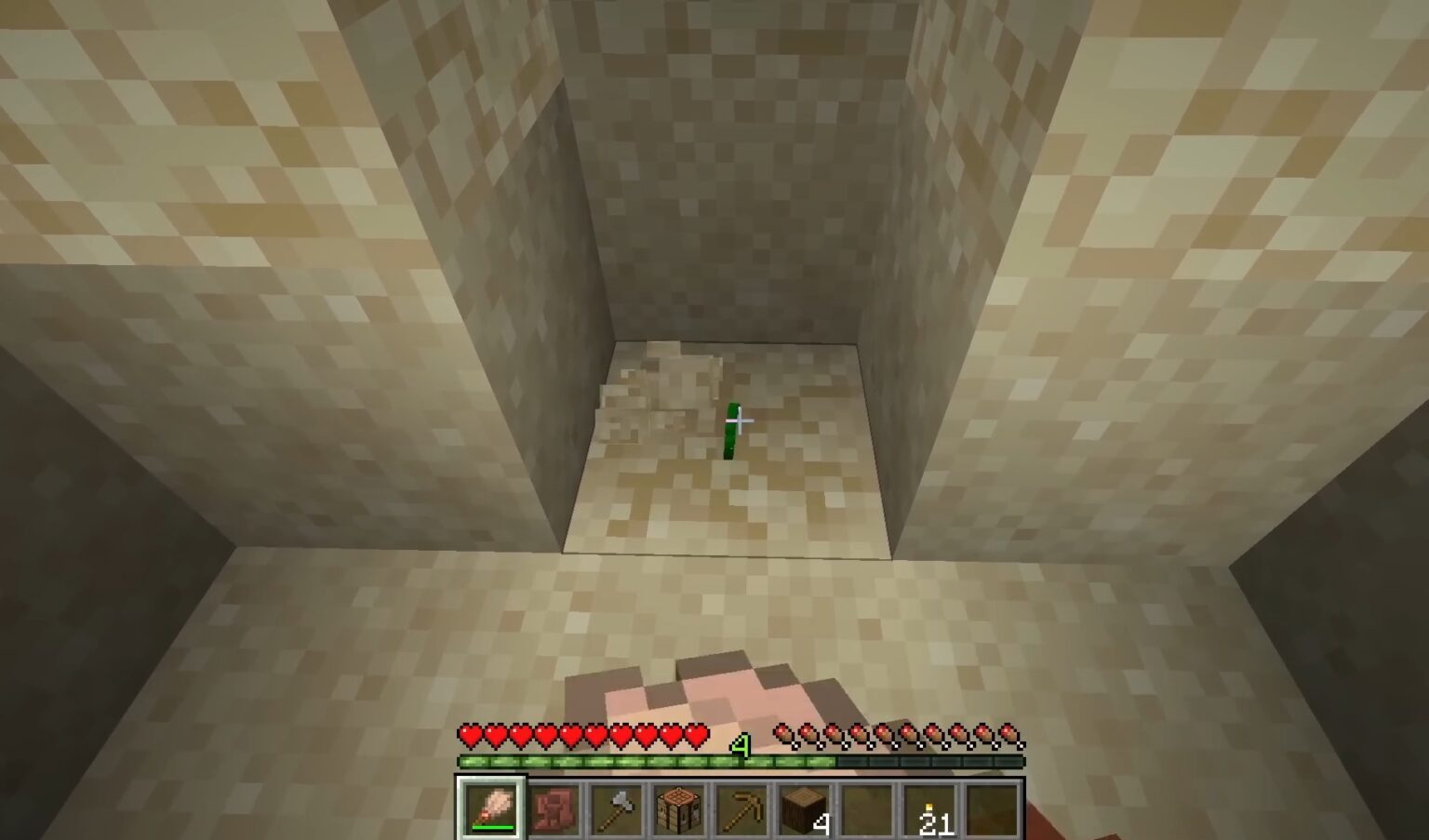This screenshot has height=840, width=1429.
Task: Click the experience level number 4
Action: click(740, 744)
